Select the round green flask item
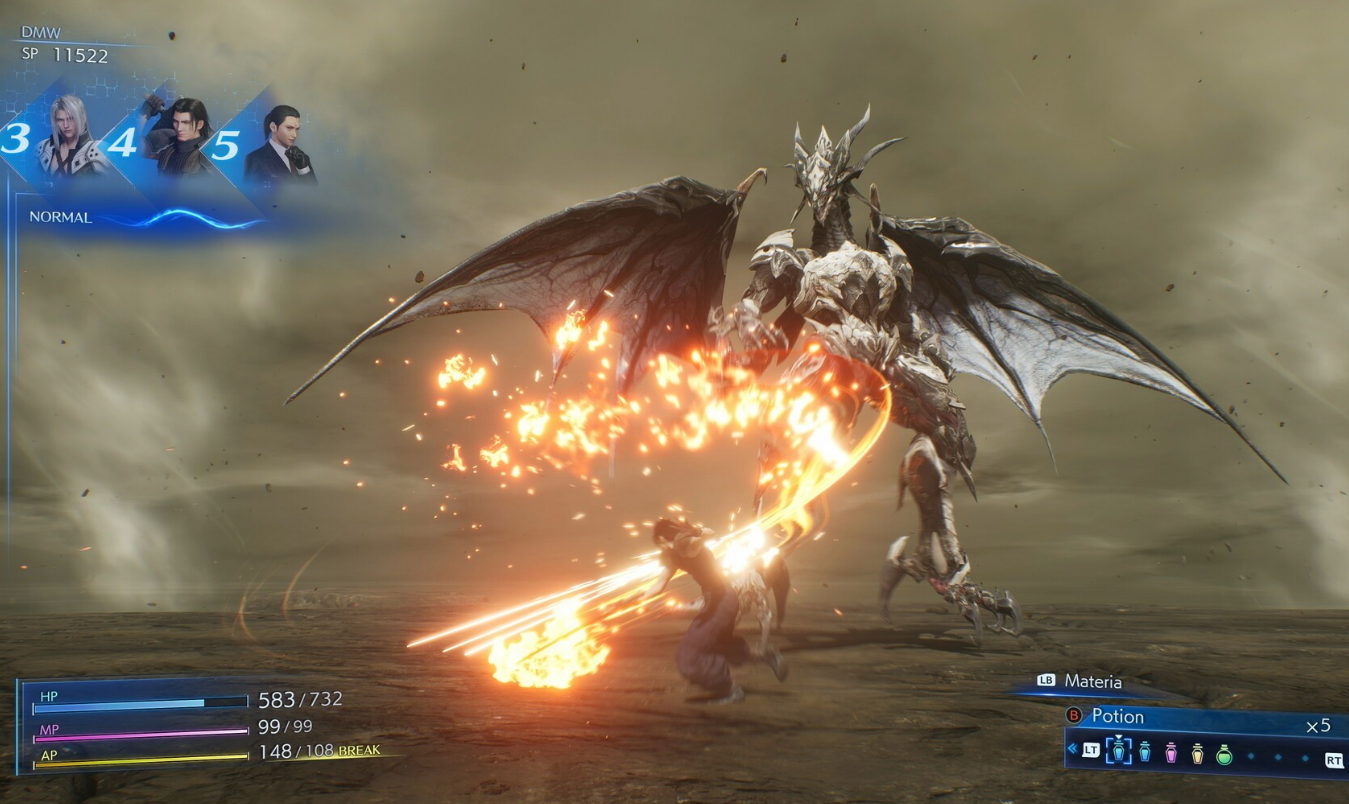The width and height of the screenshot is (1349, 804). 1224,754
